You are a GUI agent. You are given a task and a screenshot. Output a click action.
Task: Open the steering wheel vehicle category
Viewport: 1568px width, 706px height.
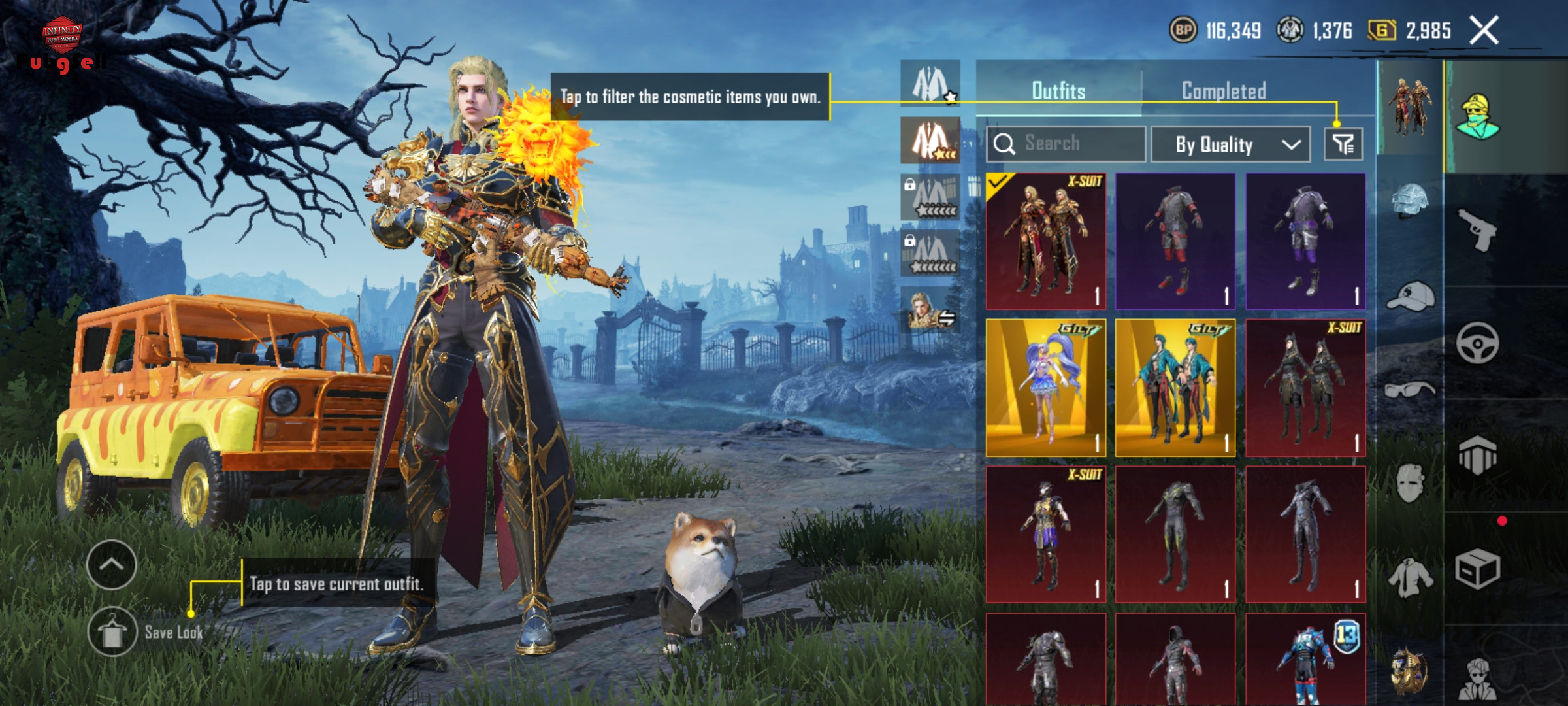coord(1477,343)
